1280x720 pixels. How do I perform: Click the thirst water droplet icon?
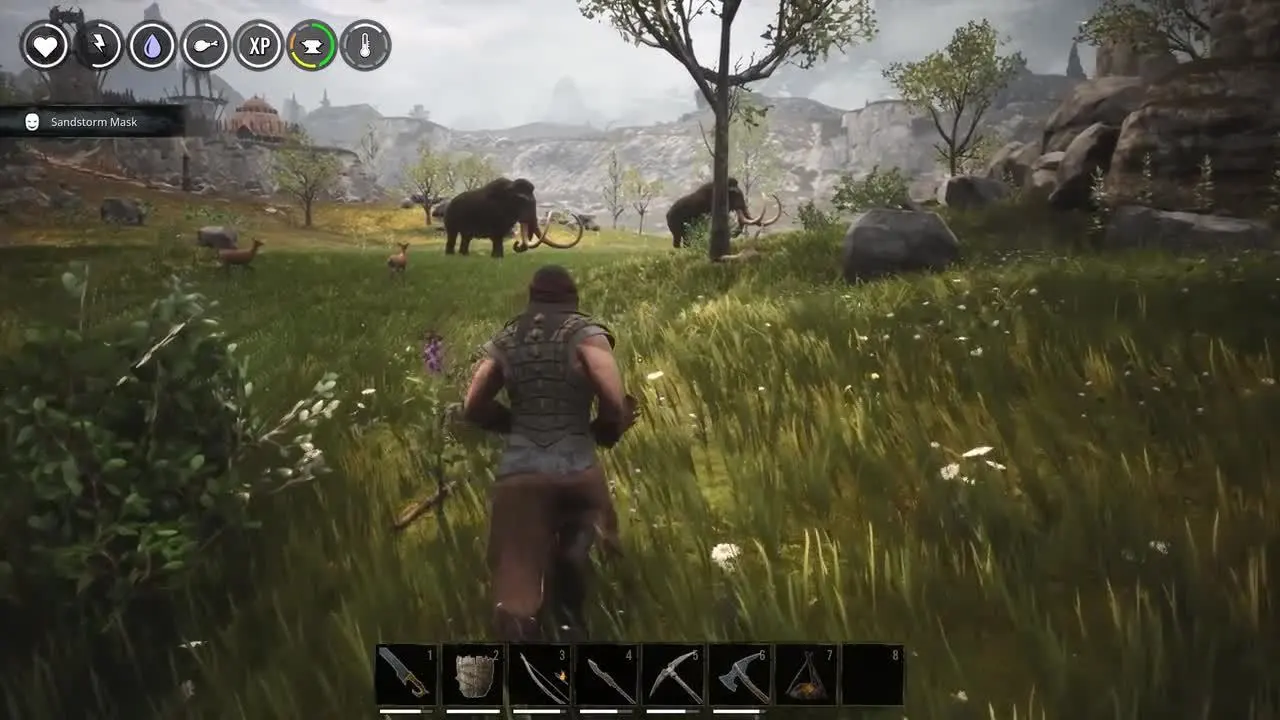point(152,45)
